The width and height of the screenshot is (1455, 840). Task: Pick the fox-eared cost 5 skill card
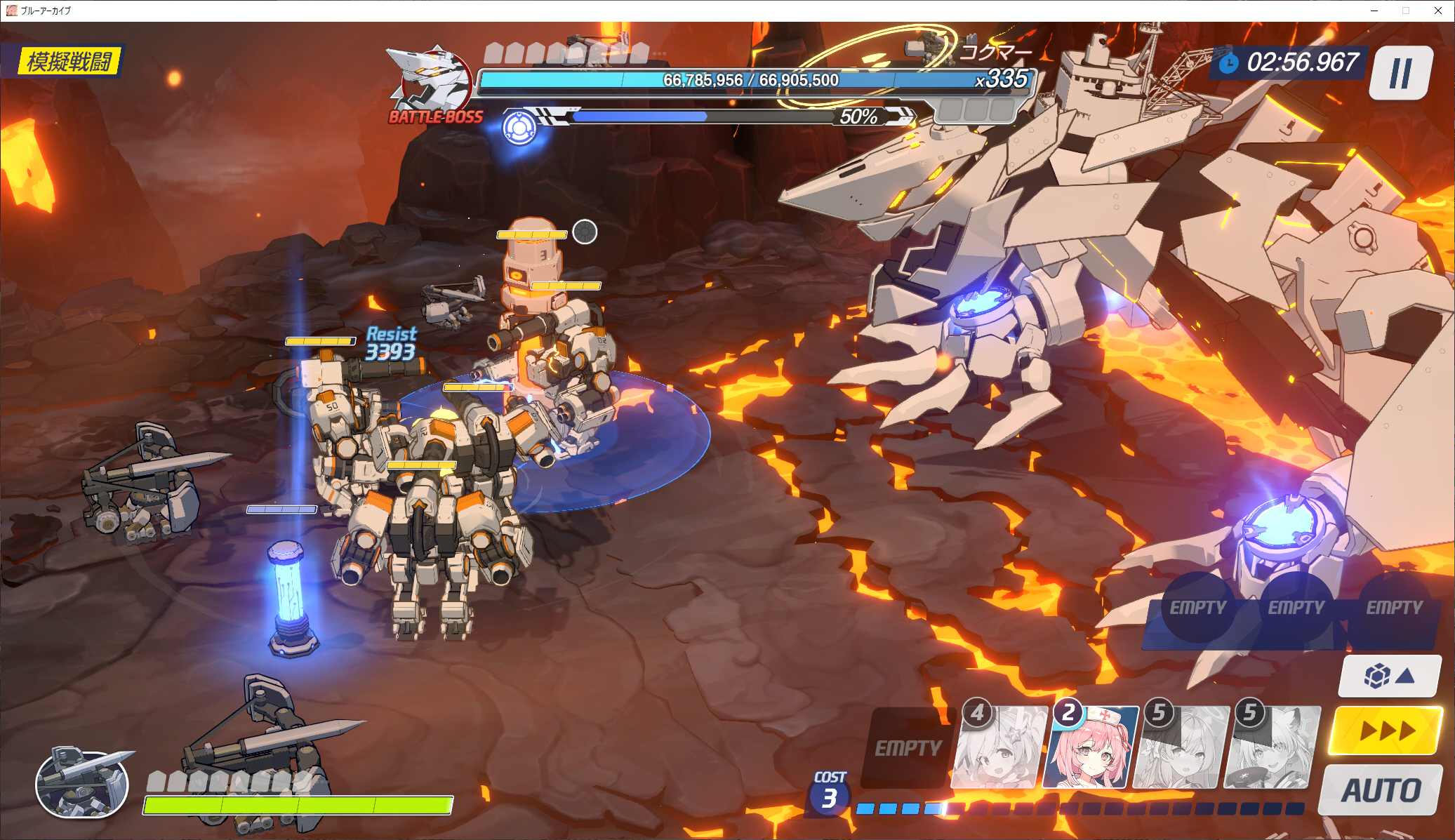pos(1272,748)
